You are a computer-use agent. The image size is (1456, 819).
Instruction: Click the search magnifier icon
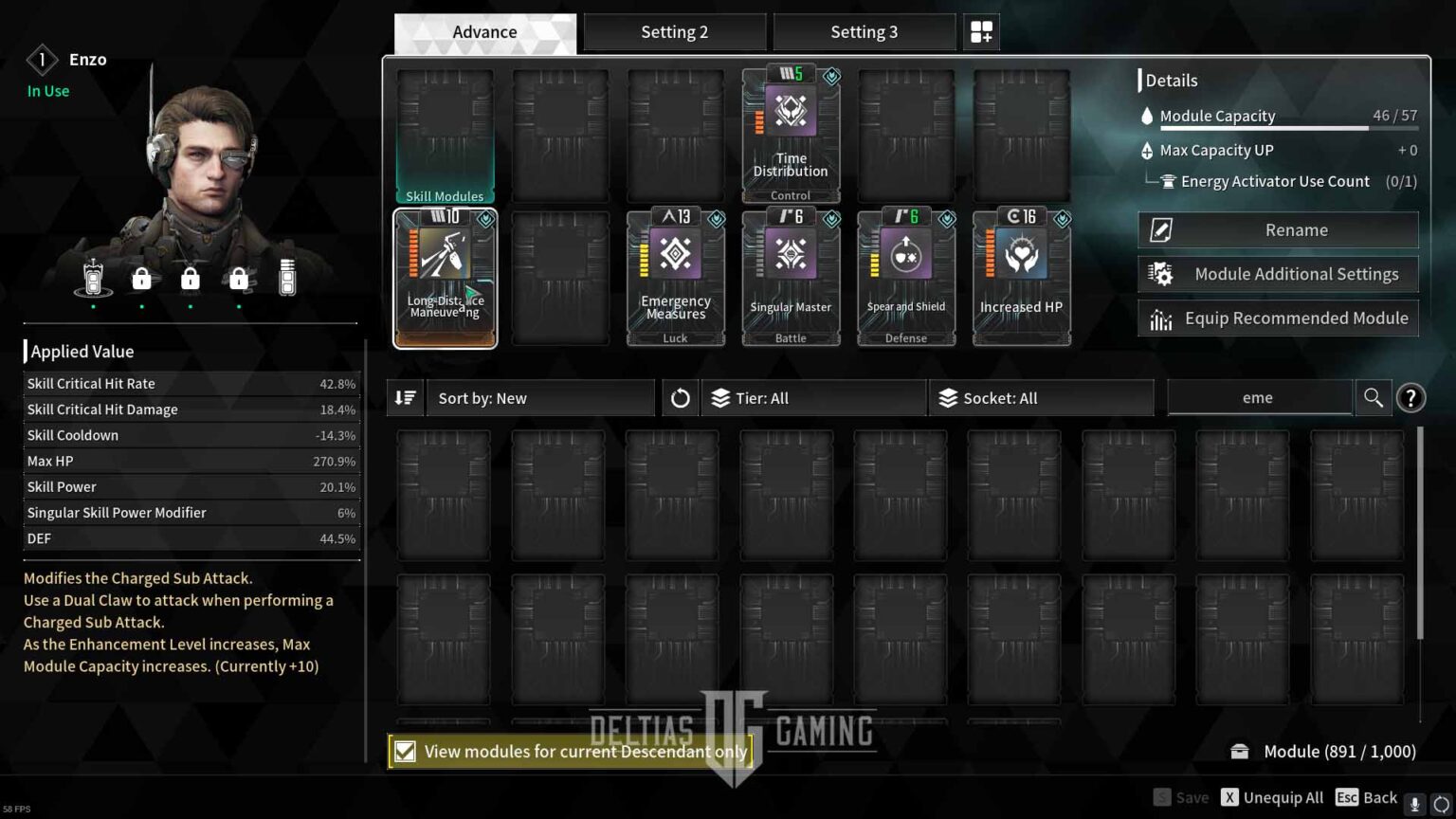[1373, 397]
